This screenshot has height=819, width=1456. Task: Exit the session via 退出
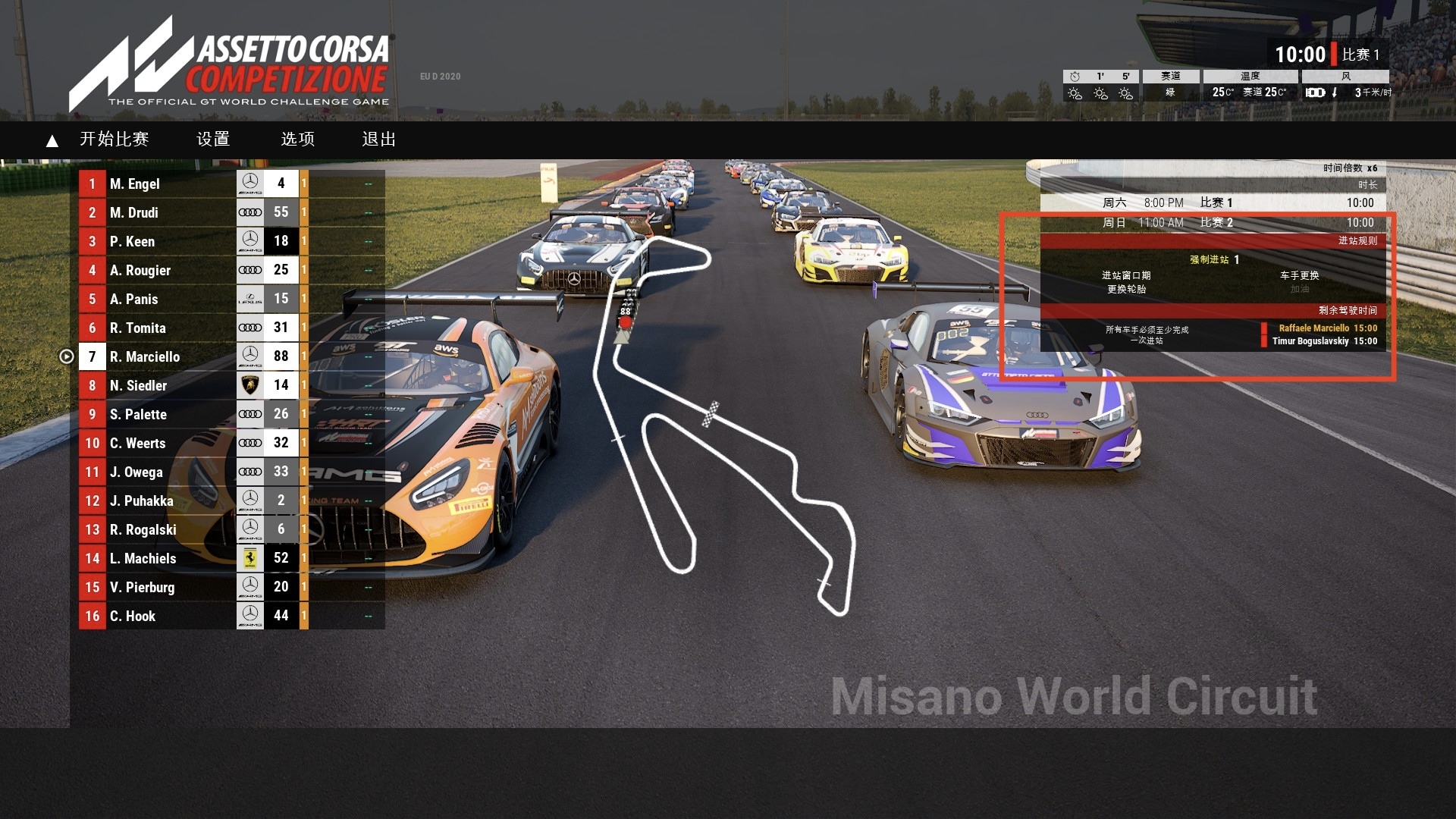point(379,140)
